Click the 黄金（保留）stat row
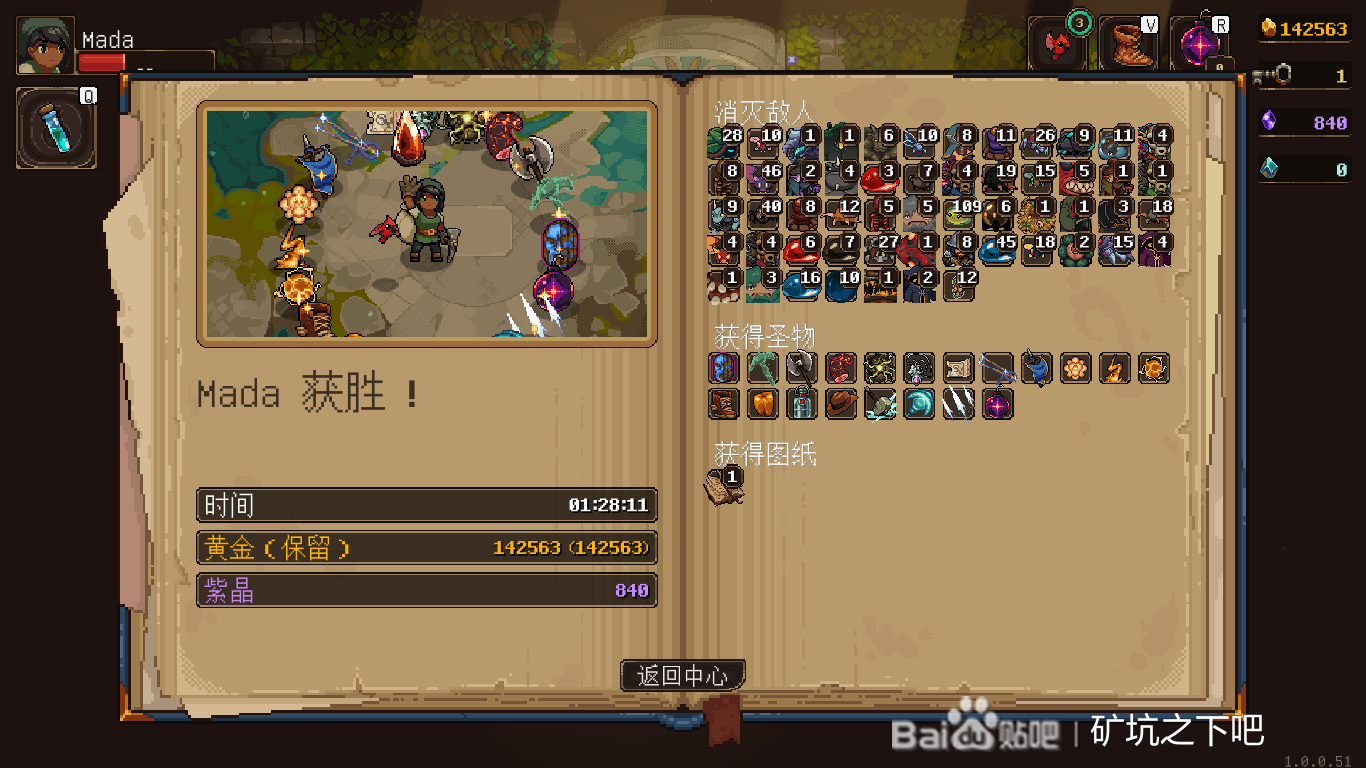 (x=426, y=548)
